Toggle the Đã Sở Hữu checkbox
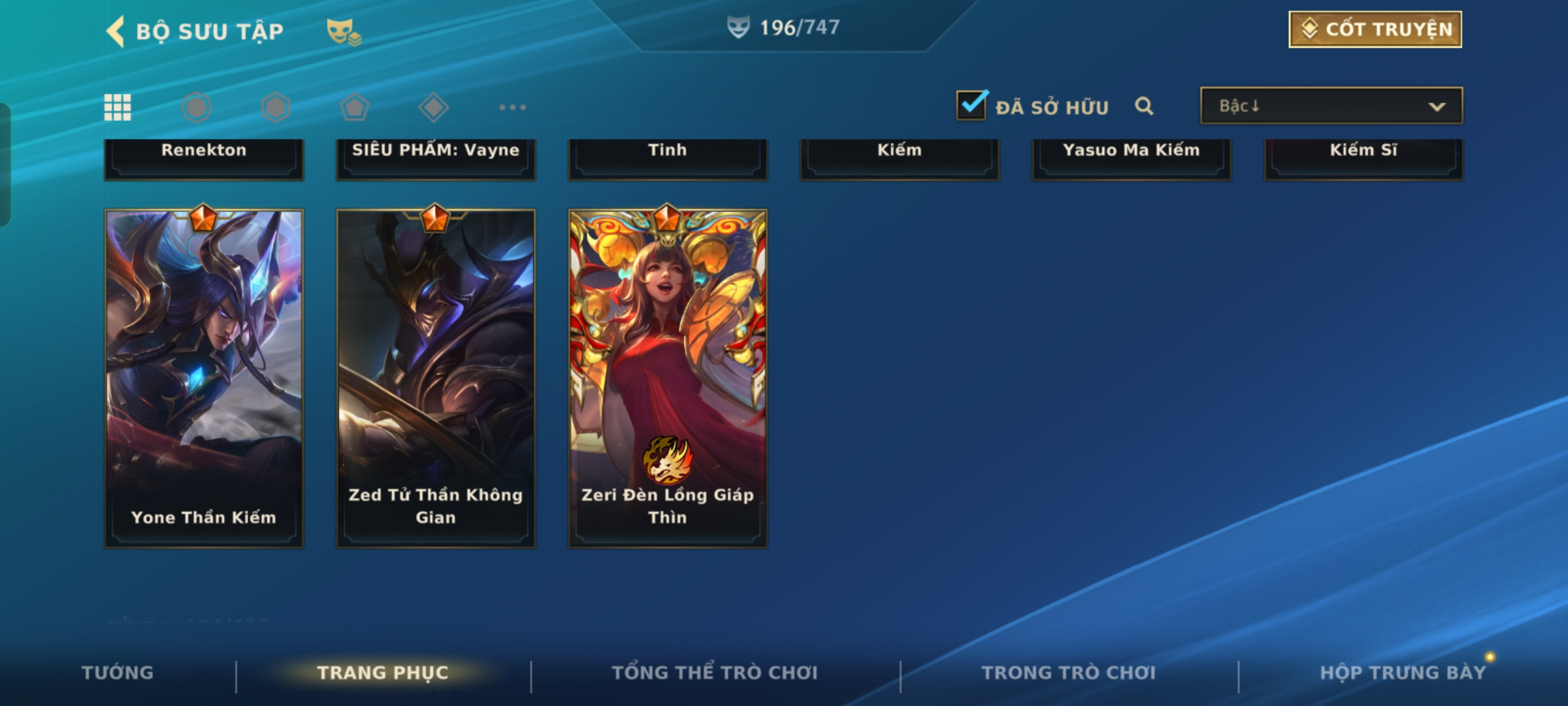The height and width of the screenshot is (706, 1568). [x=972, y=106]
